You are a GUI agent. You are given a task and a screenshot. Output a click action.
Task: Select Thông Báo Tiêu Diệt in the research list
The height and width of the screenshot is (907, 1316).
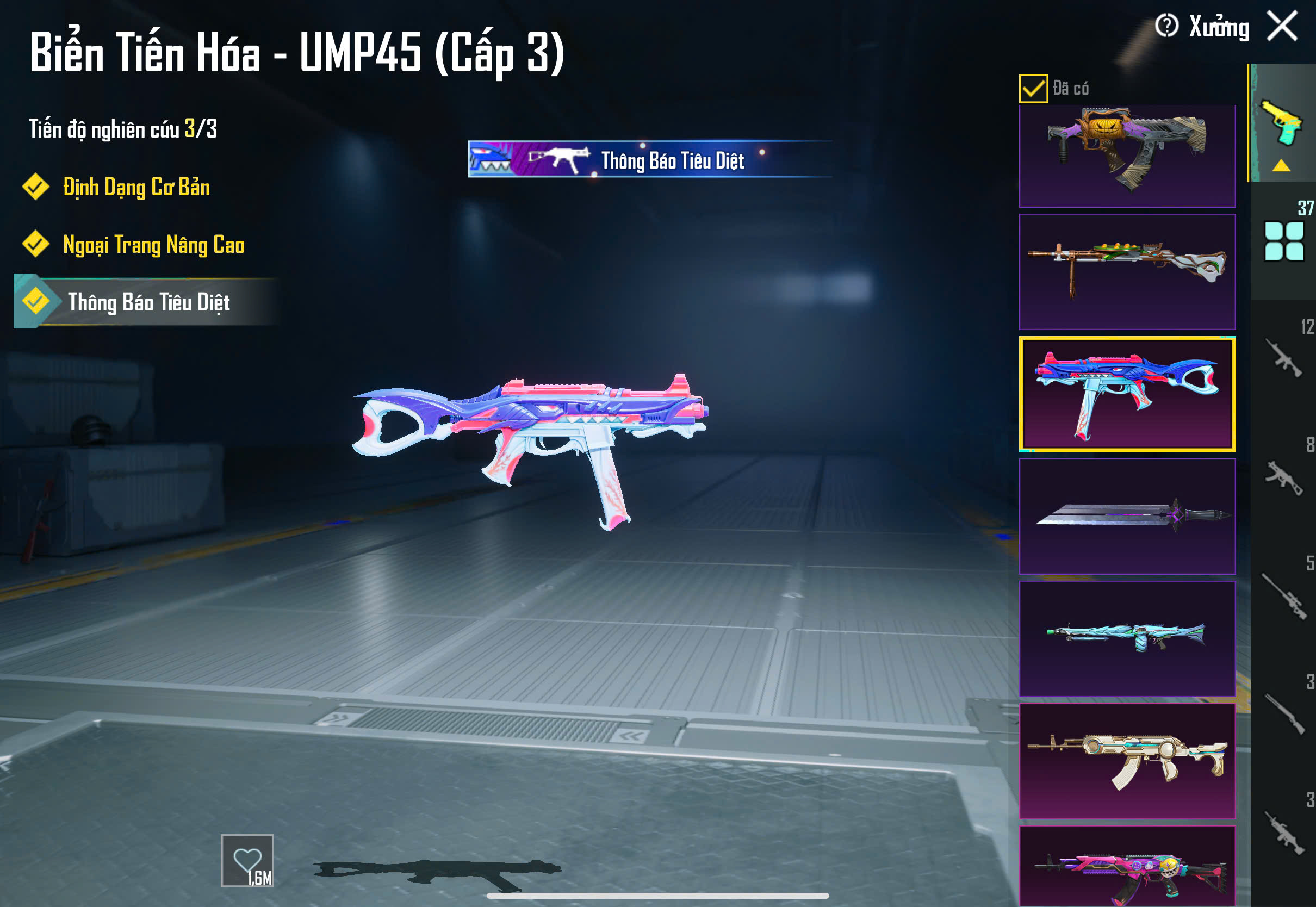tap(149, 302)
